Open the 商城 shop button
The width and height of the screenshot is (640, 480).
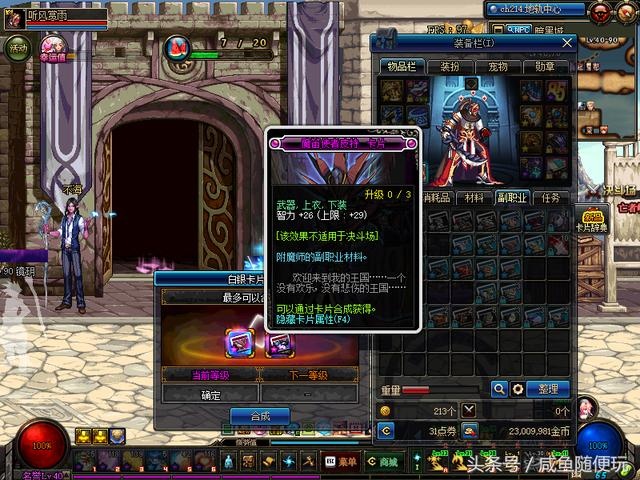(x=381, y=461)
